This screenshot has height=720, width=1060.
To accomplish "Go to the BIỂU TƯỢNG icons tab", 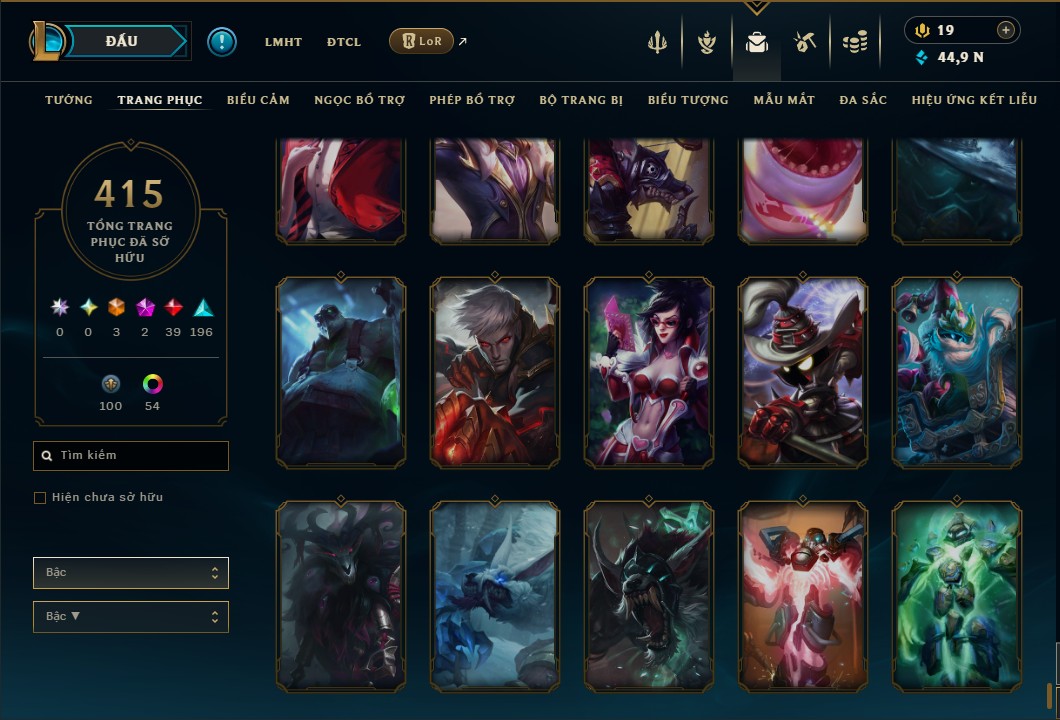I will tap(688, 100).
